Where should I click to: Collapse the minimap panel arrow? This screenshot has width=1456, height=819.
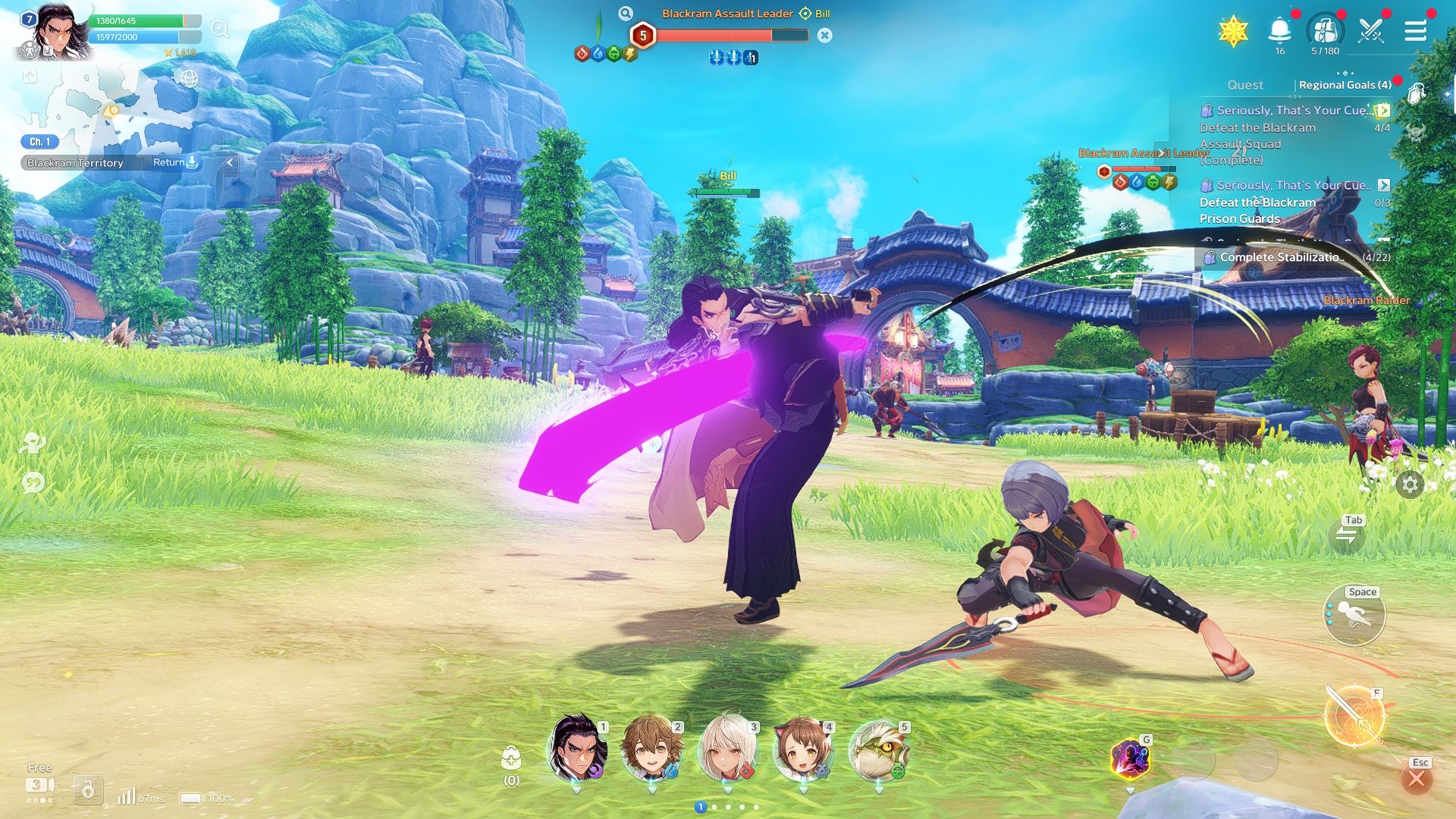pyautogui.click(x=231, y=162)
